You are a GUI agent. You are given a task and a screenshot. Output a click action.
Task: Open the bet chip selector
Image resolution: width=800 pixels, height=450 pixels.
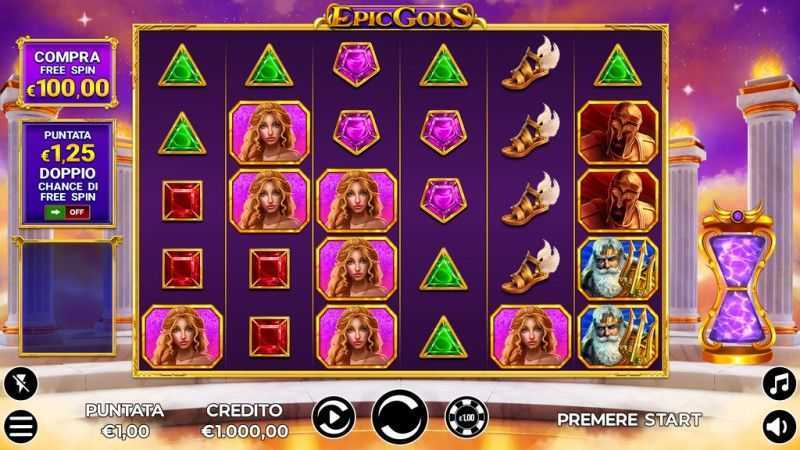(464, 416)
